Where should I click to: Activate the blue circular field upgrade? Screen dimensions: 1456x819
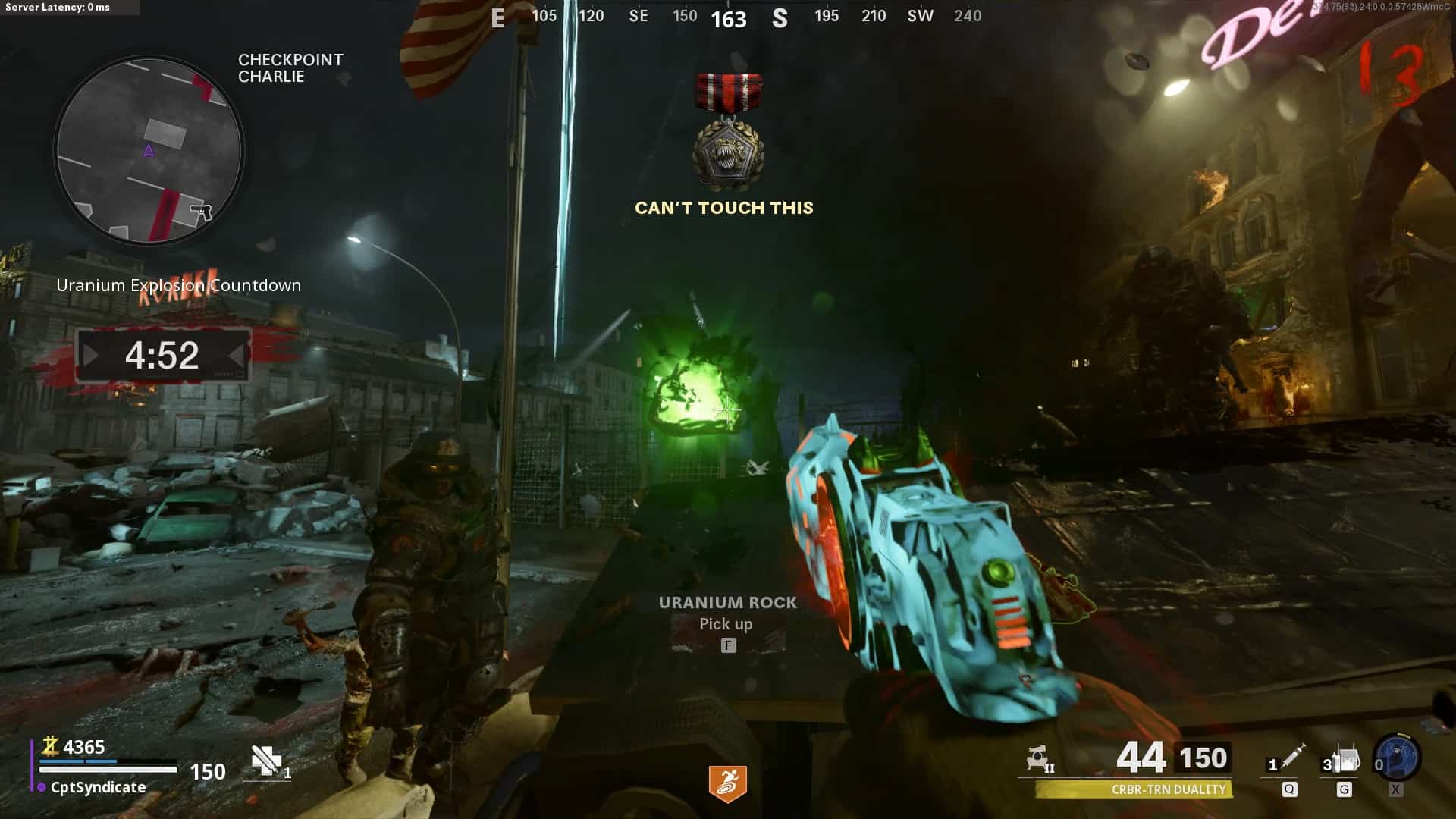pos(1398,758)
